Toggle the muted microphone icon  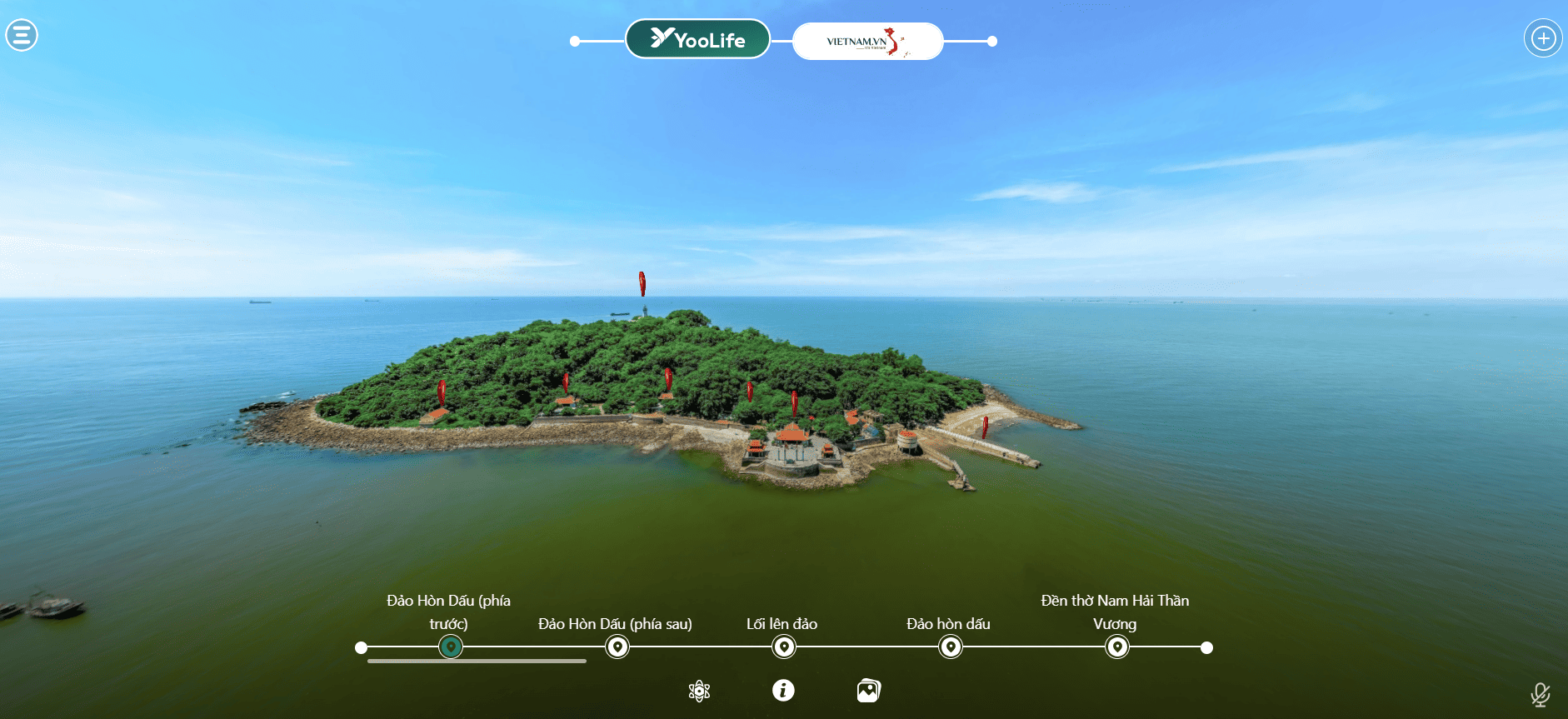tap(1540, 694)
